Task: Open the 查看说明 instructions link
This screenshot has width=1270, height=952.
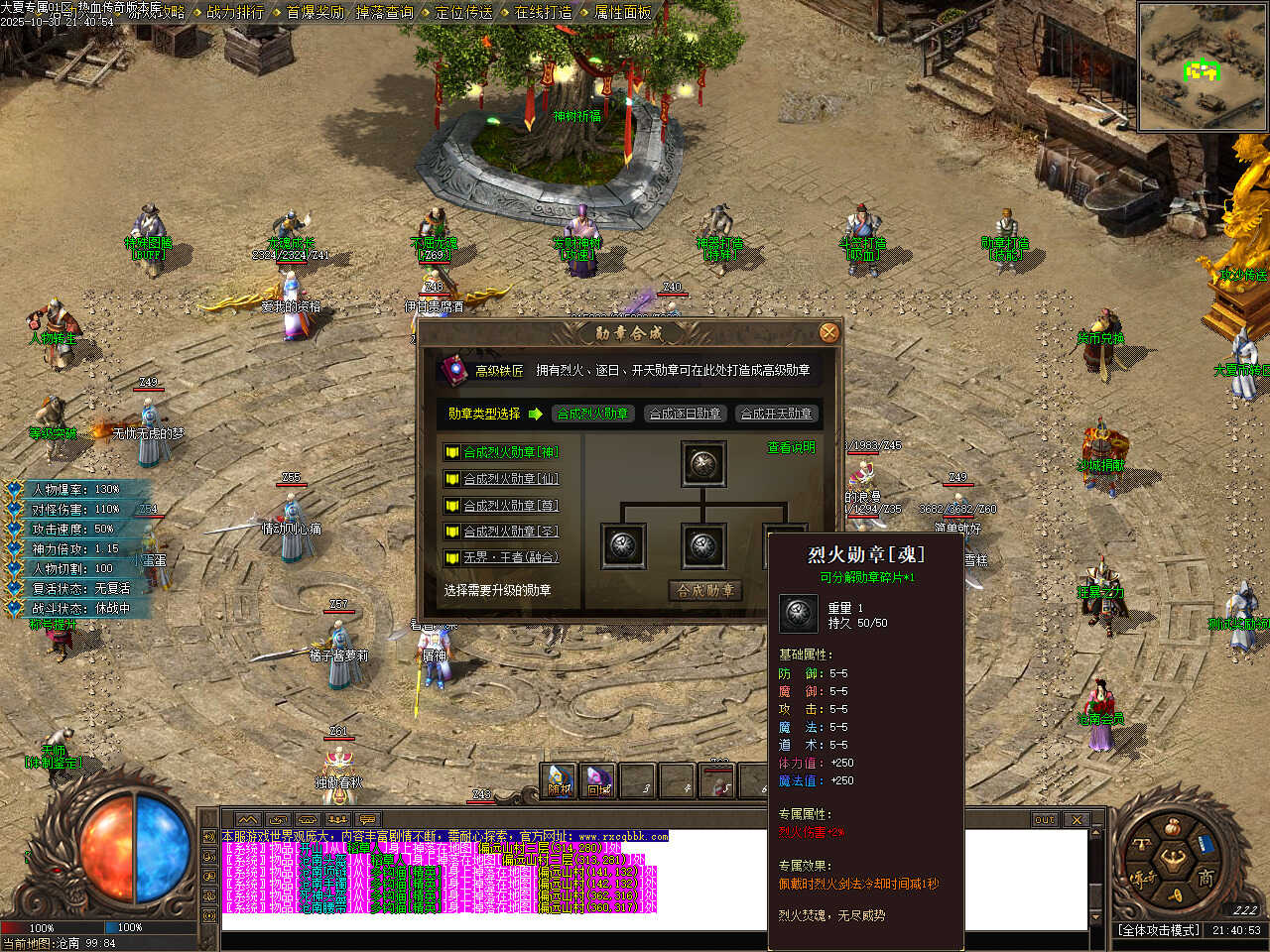Action: [791, 448]
